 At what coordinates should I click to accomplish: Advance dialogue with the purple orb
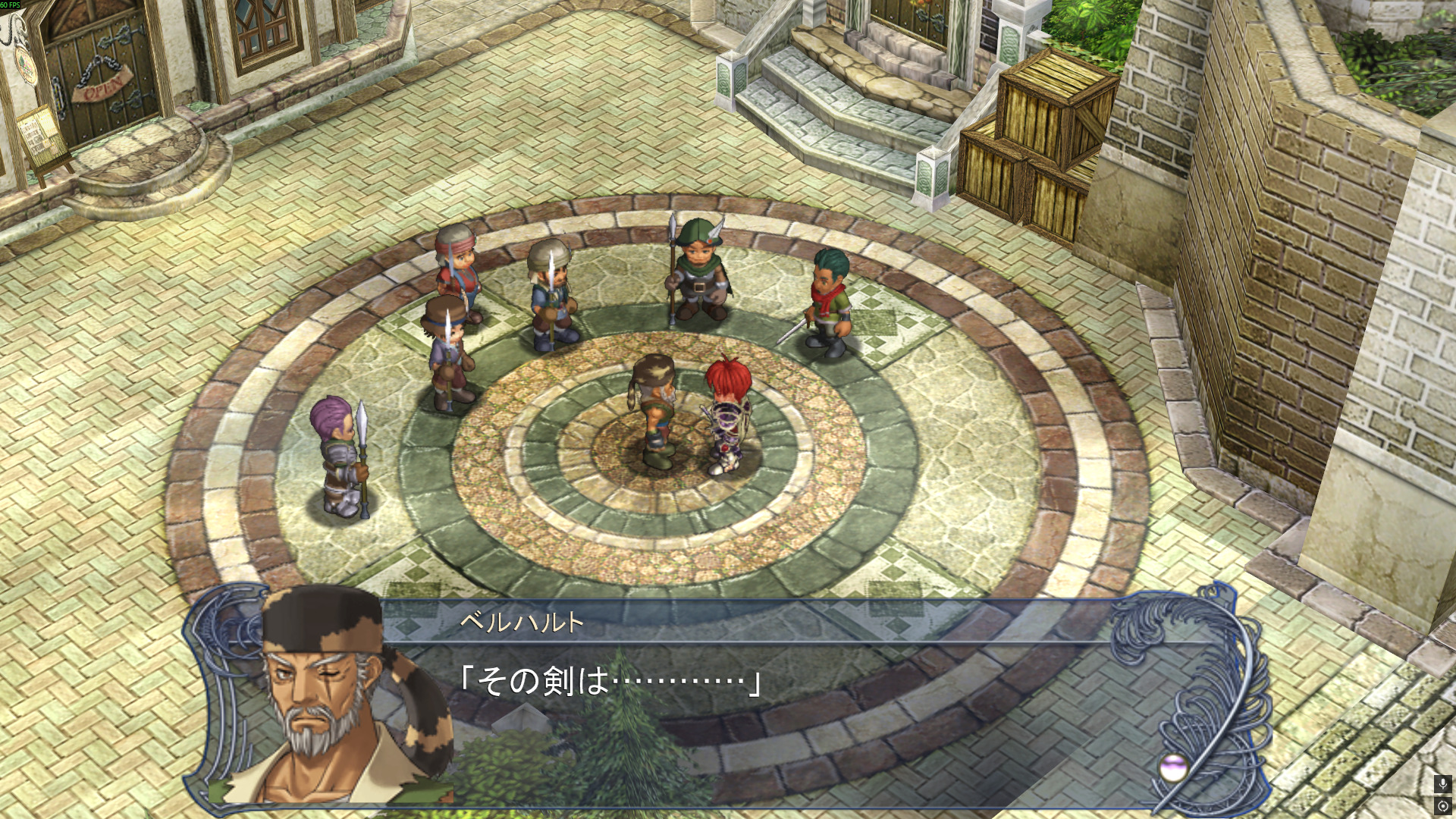click(x=1173, y=767)
